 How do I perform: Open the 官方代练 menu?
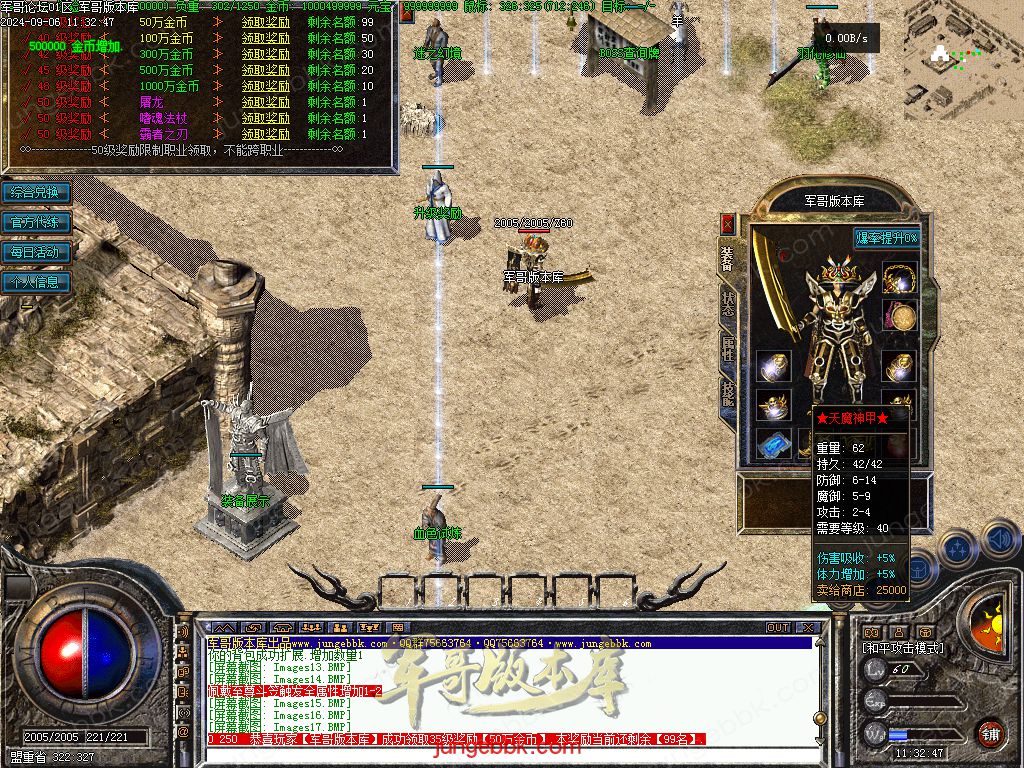36,222
